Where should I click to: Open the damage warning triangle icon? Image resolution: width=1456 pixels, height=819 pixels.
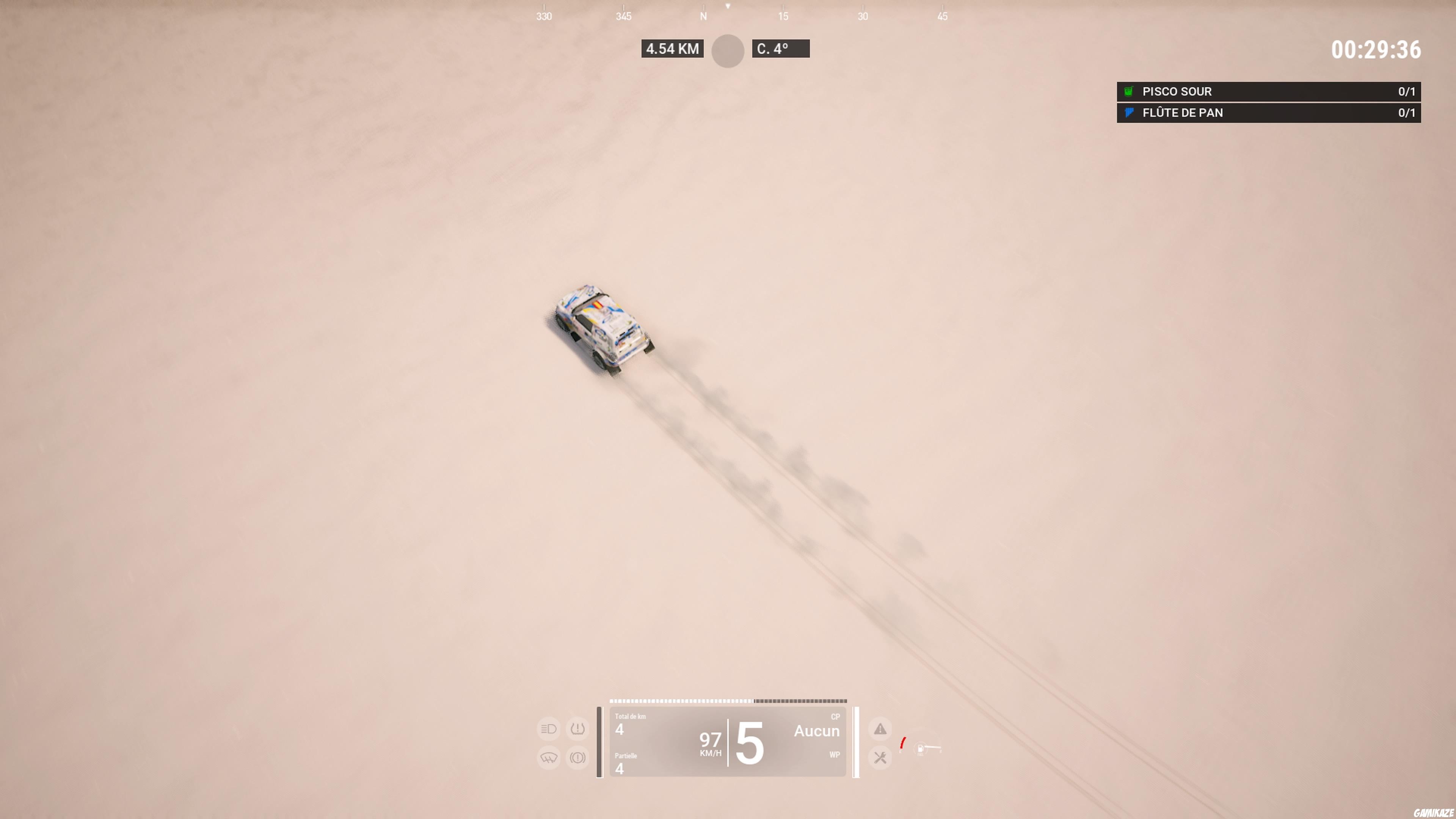point(880,728)
